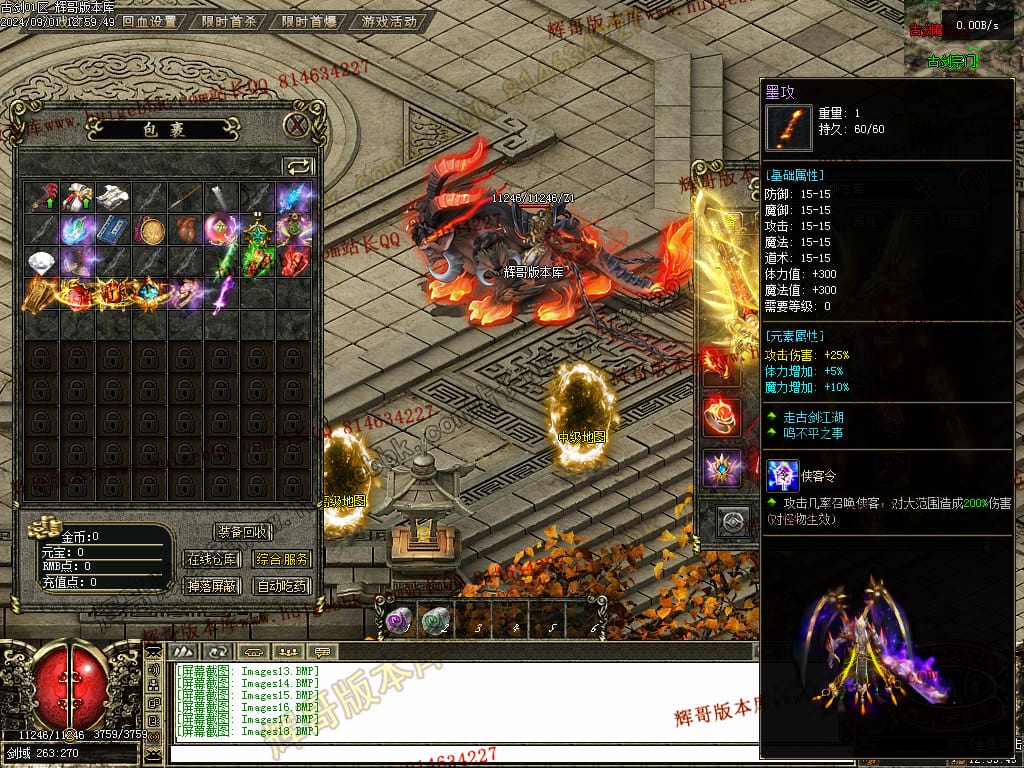
Task: Click the 掉落屏蔽 button
Action: point(211,586)
